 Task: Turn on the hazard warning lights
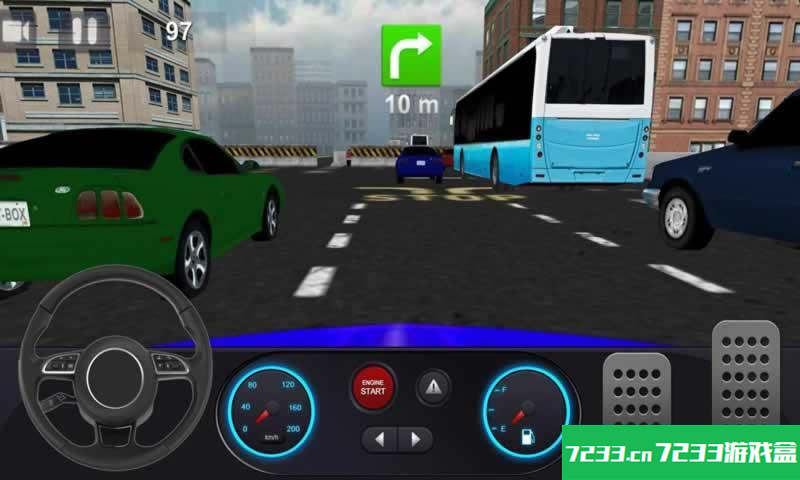click(433, 387)
